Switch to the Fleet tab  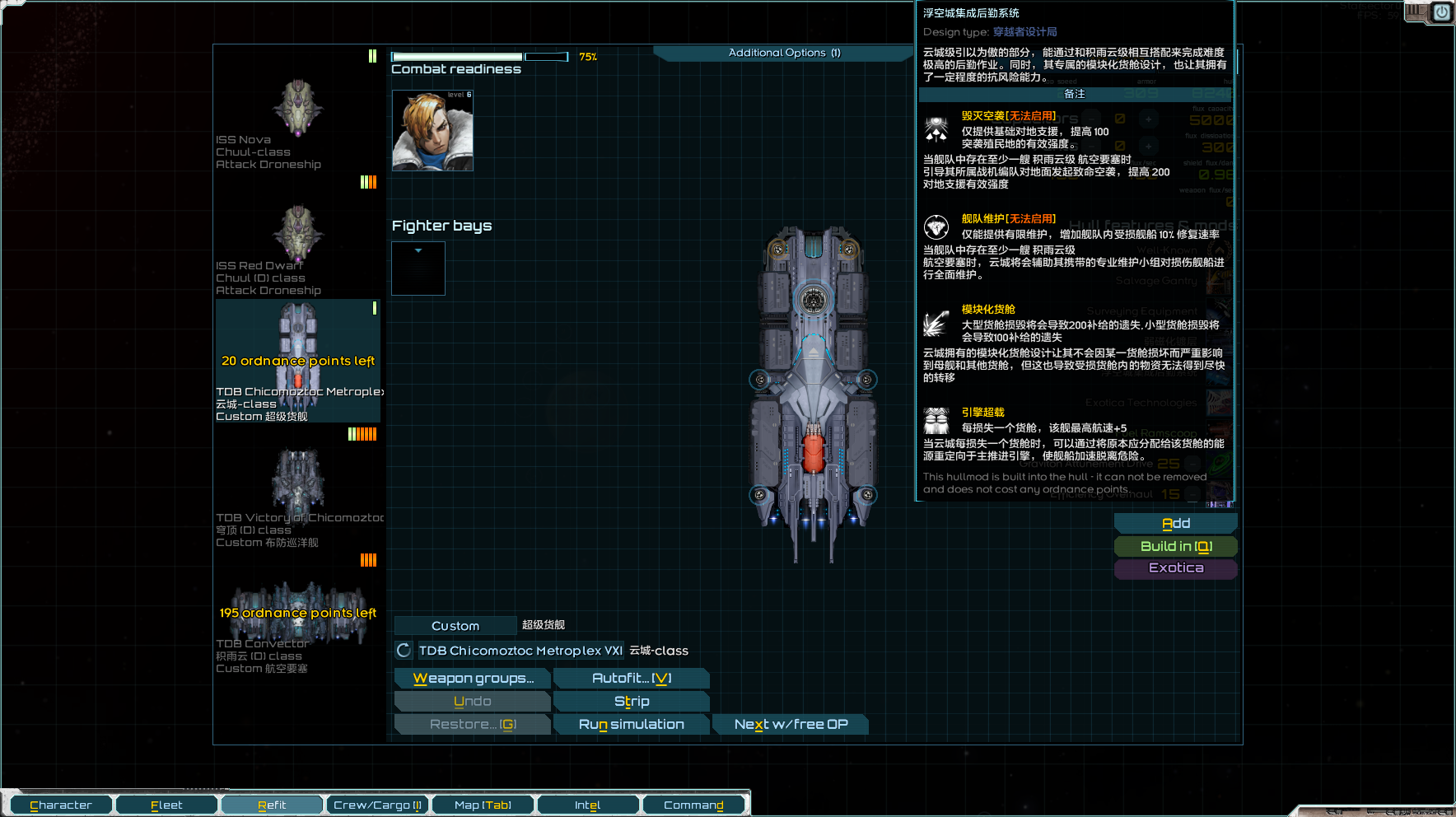coord(166,805)
